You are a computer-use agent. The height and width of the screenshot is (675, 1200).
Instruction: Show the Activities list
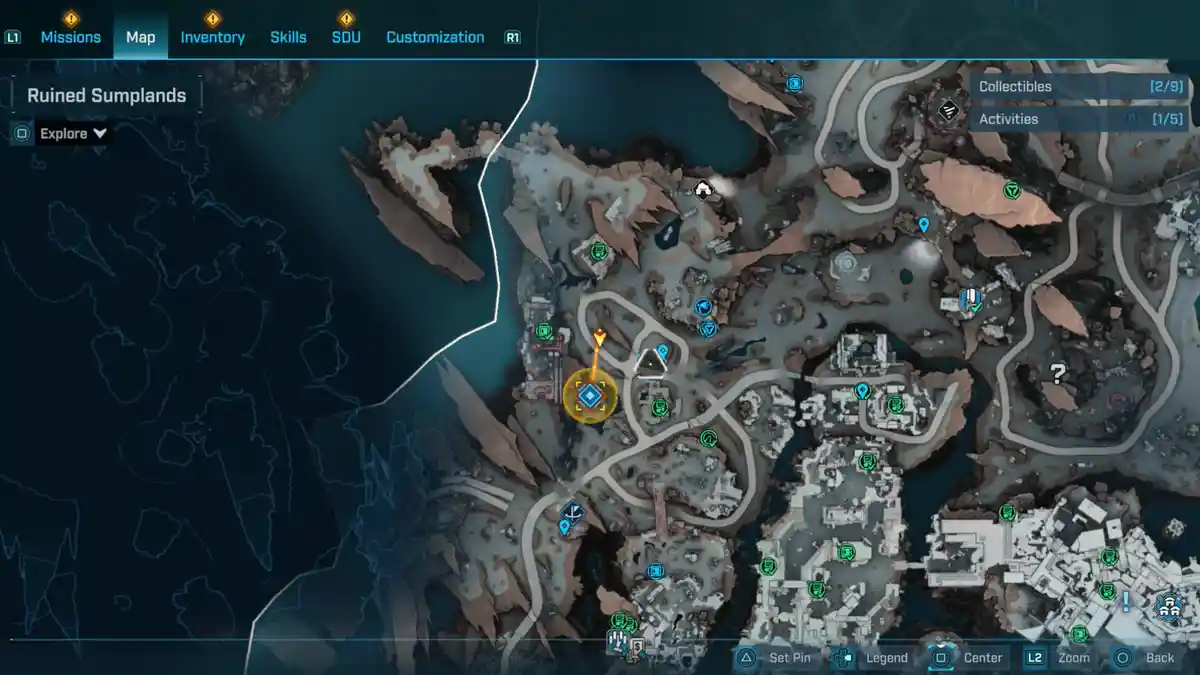(1068, 119)
